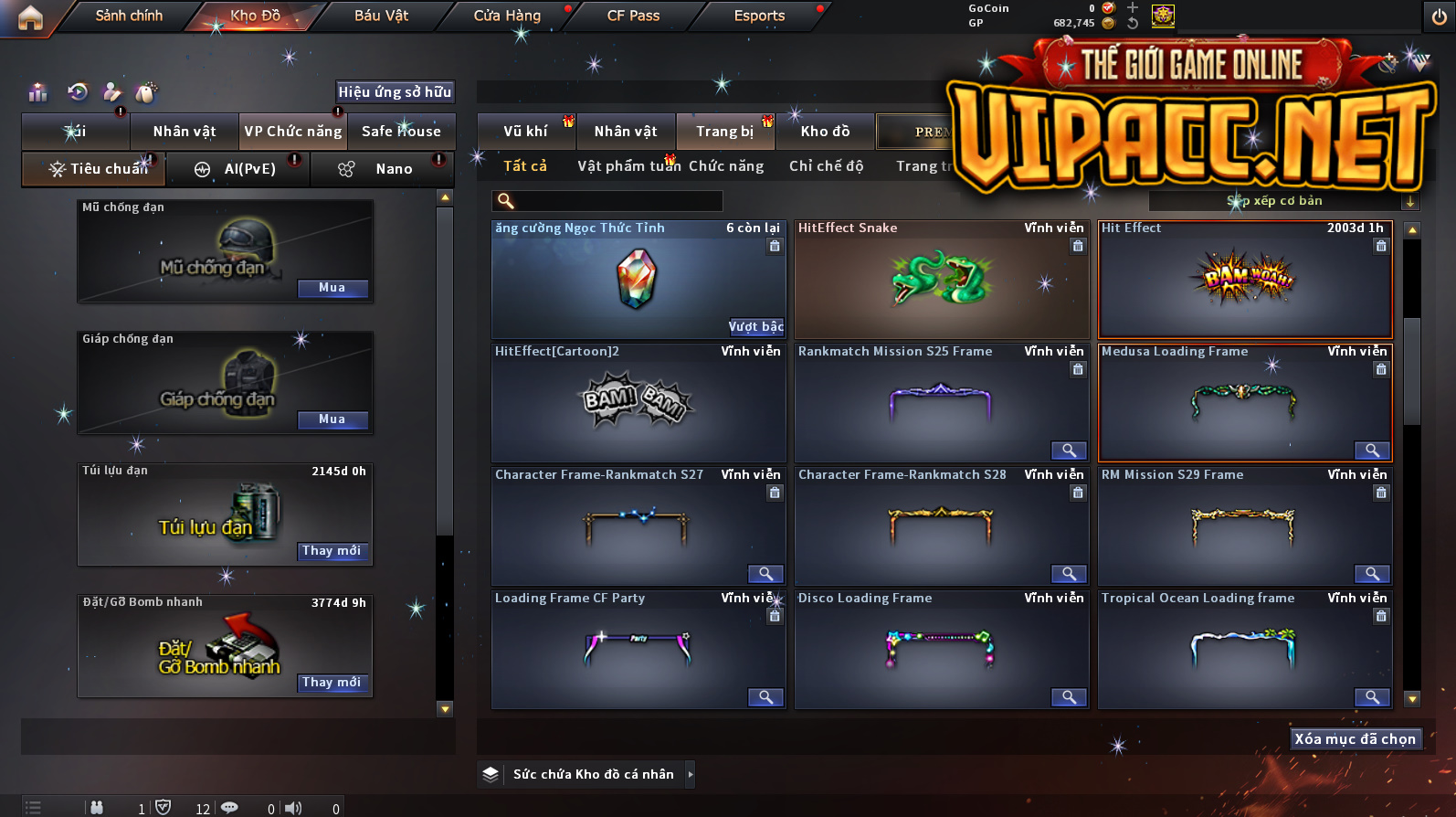
Task: Click the power exit button
Action: coord(1439,16)
